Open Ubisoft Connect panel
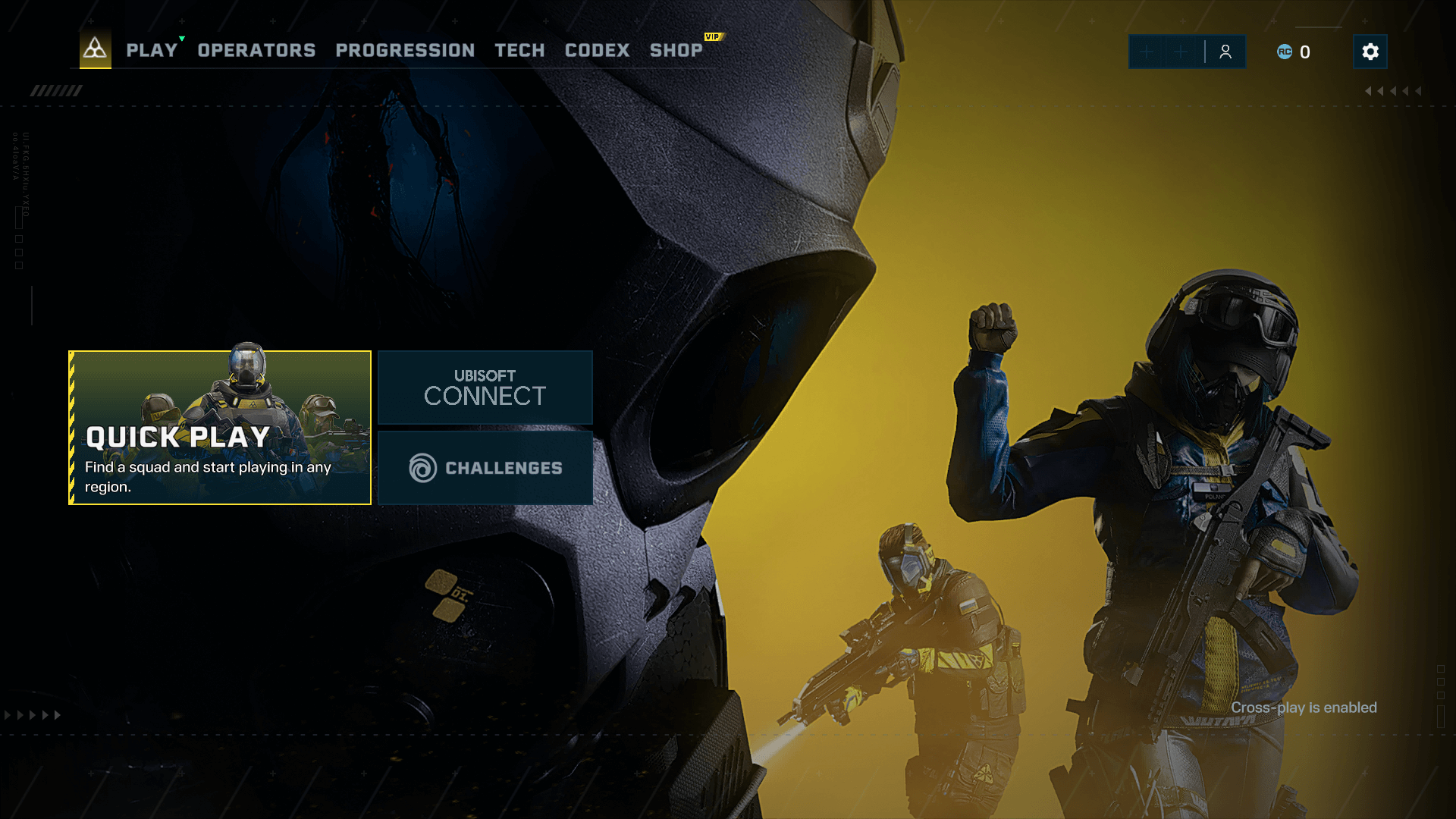Image resolution: width=1456 pixels, height=819 pixels. 485,388
